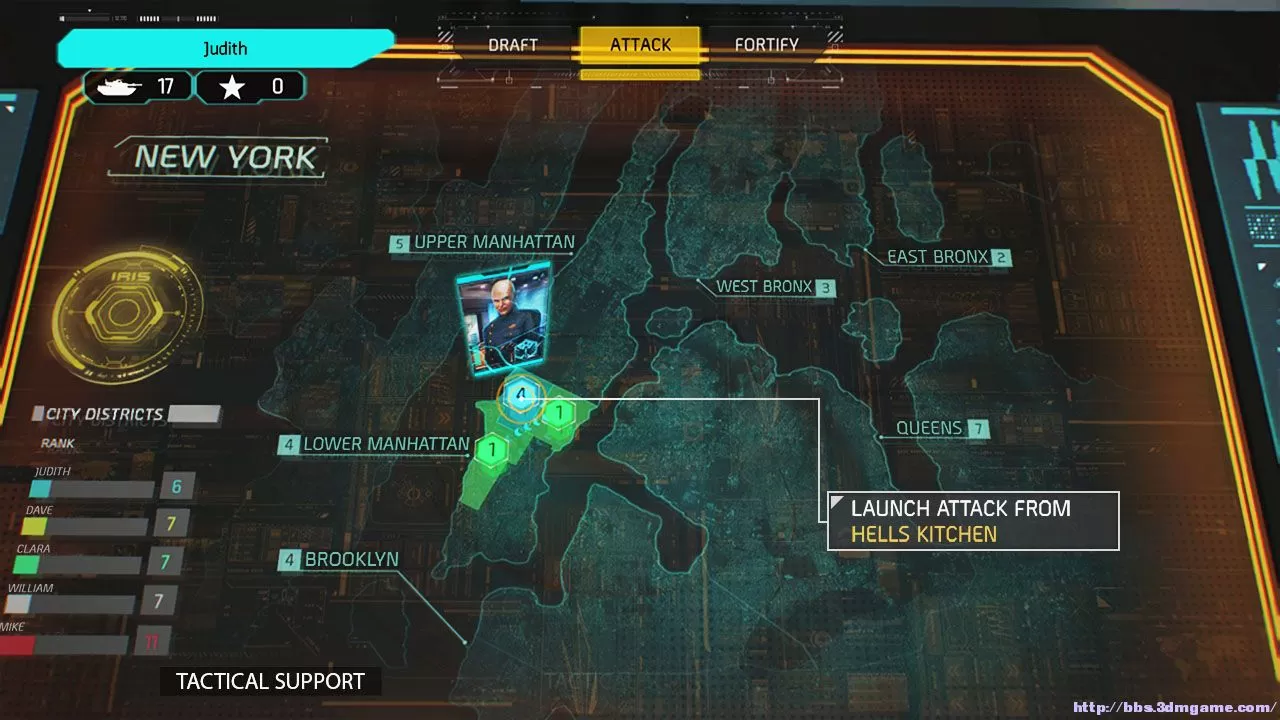Confirm Launch Attack from Hells Kitchen
Image resolution: width=1280 pixels, height=720 pixels.
pyautogui.click(x=973, y=519)
